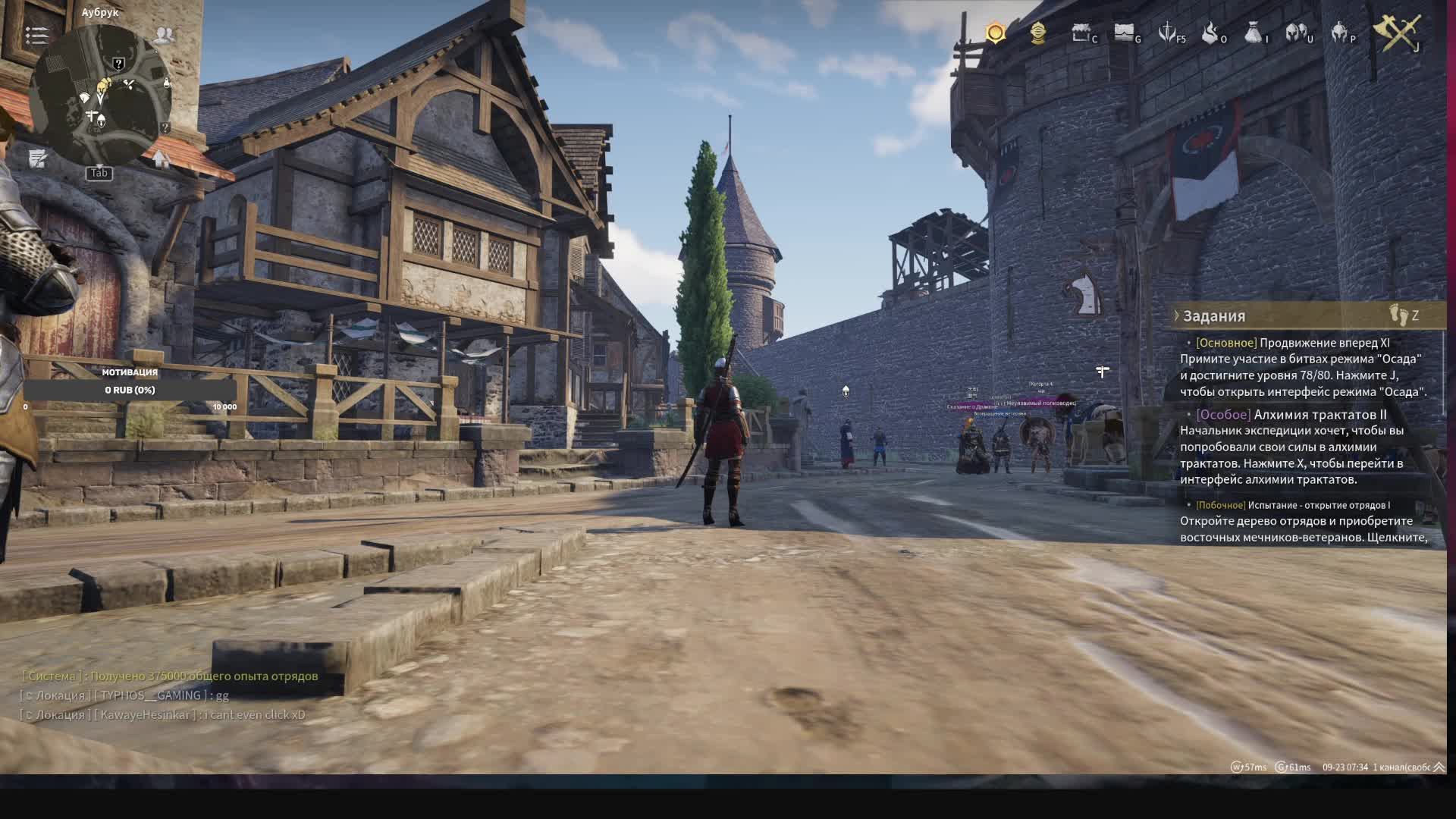
Task: Open the circular minimap of Аубрук
Action: click(99, 95)
